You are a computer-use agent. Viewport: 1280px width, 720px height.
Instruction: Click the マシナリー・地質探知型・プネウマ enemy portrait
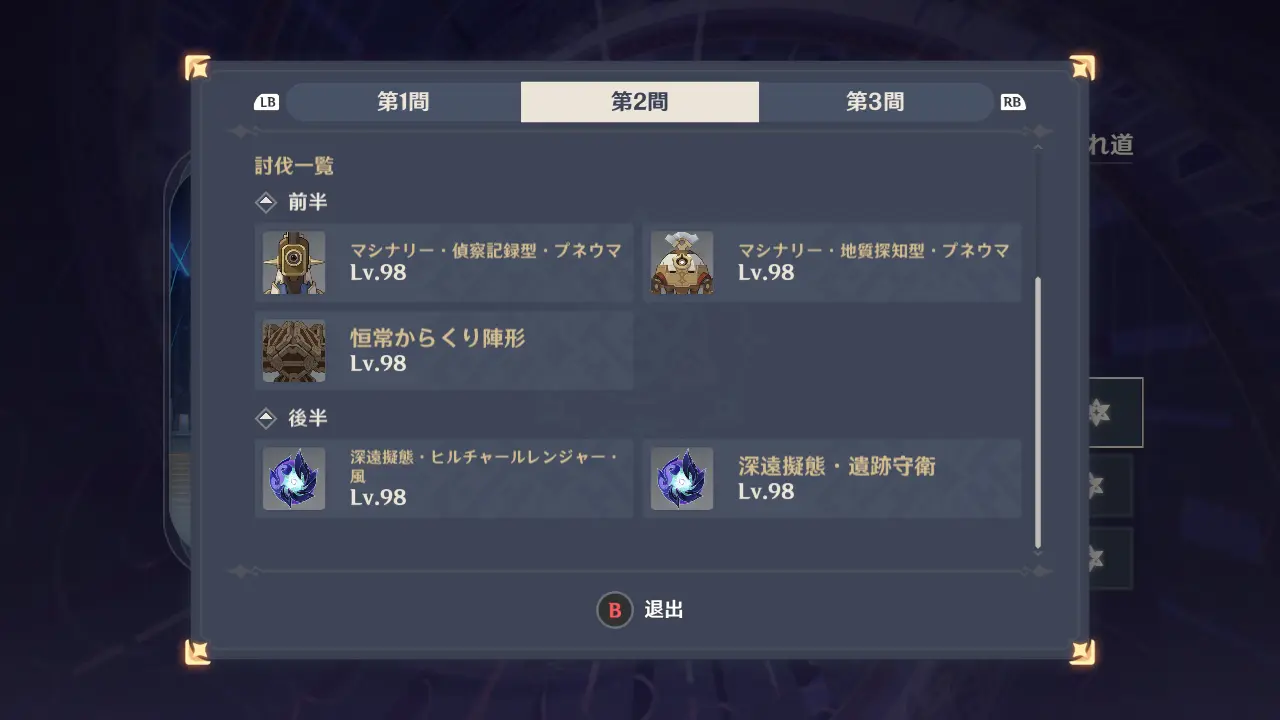click(682, 263)
